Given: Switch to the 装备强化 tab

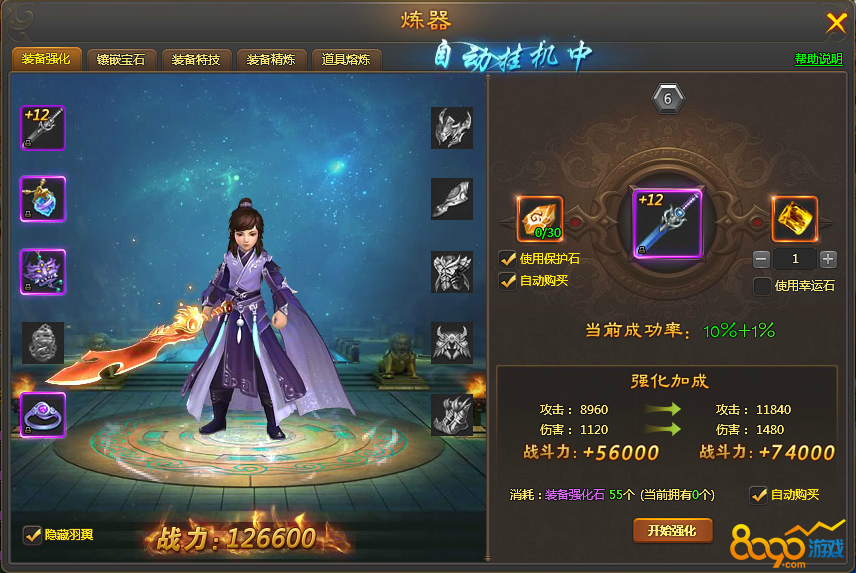Looking at the screenshot, I should tap(46, 59).
